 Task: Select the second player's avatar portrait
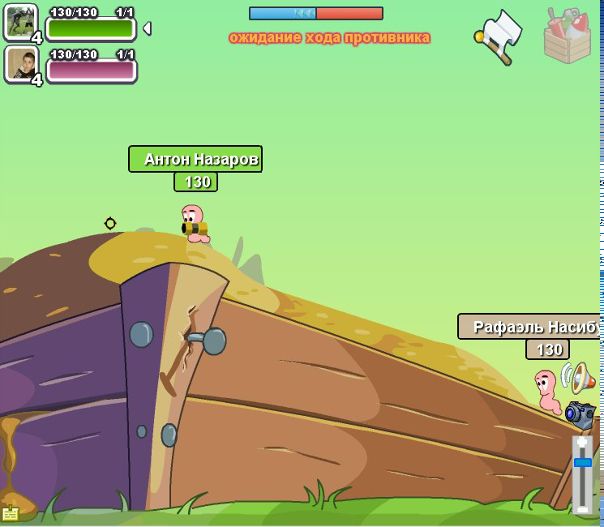tap(21, 65)
